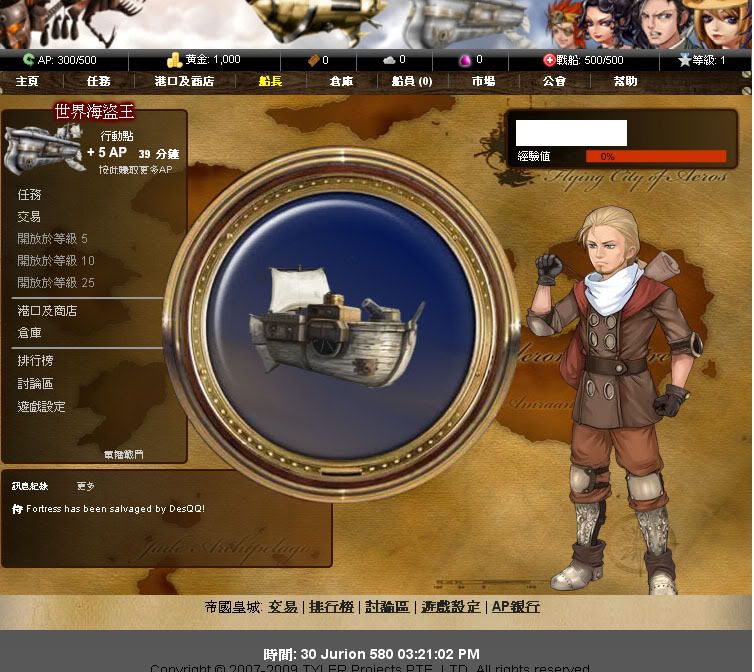Choose 任務 in the left sidebar menu

pos(30,195)
